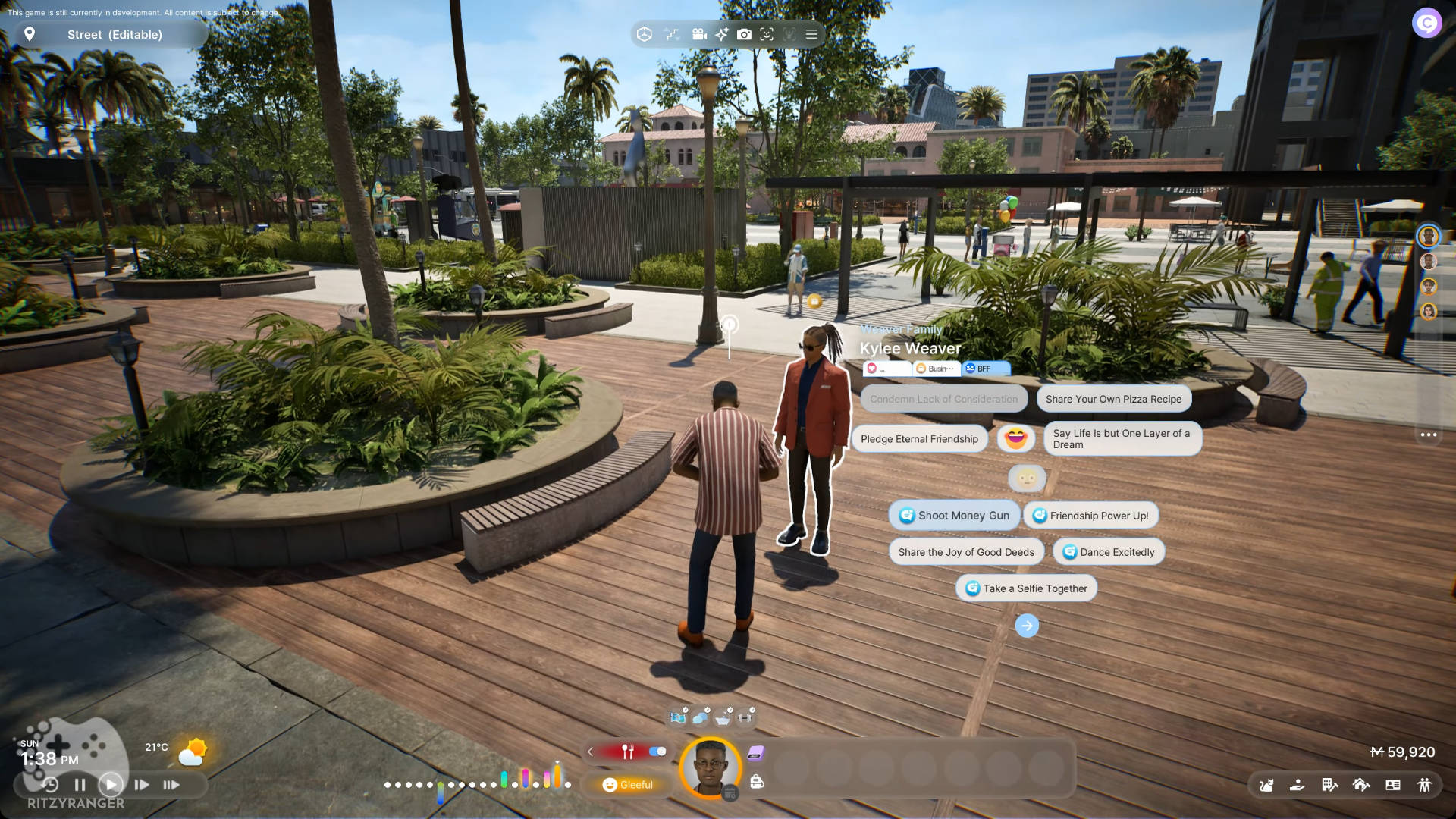Open the video camera recording tool
This screenshot has height=819, width=1456.
click(699, 34)
